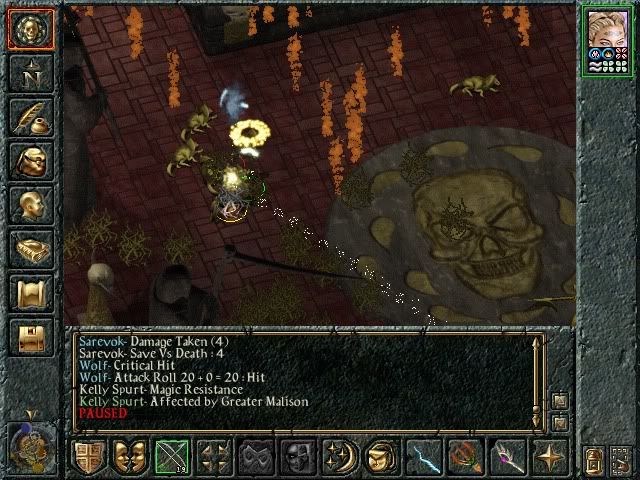The width and height of the screenshot is (640, 480).
Task: Select the green bow weapon slot
Action: point(173,457)
